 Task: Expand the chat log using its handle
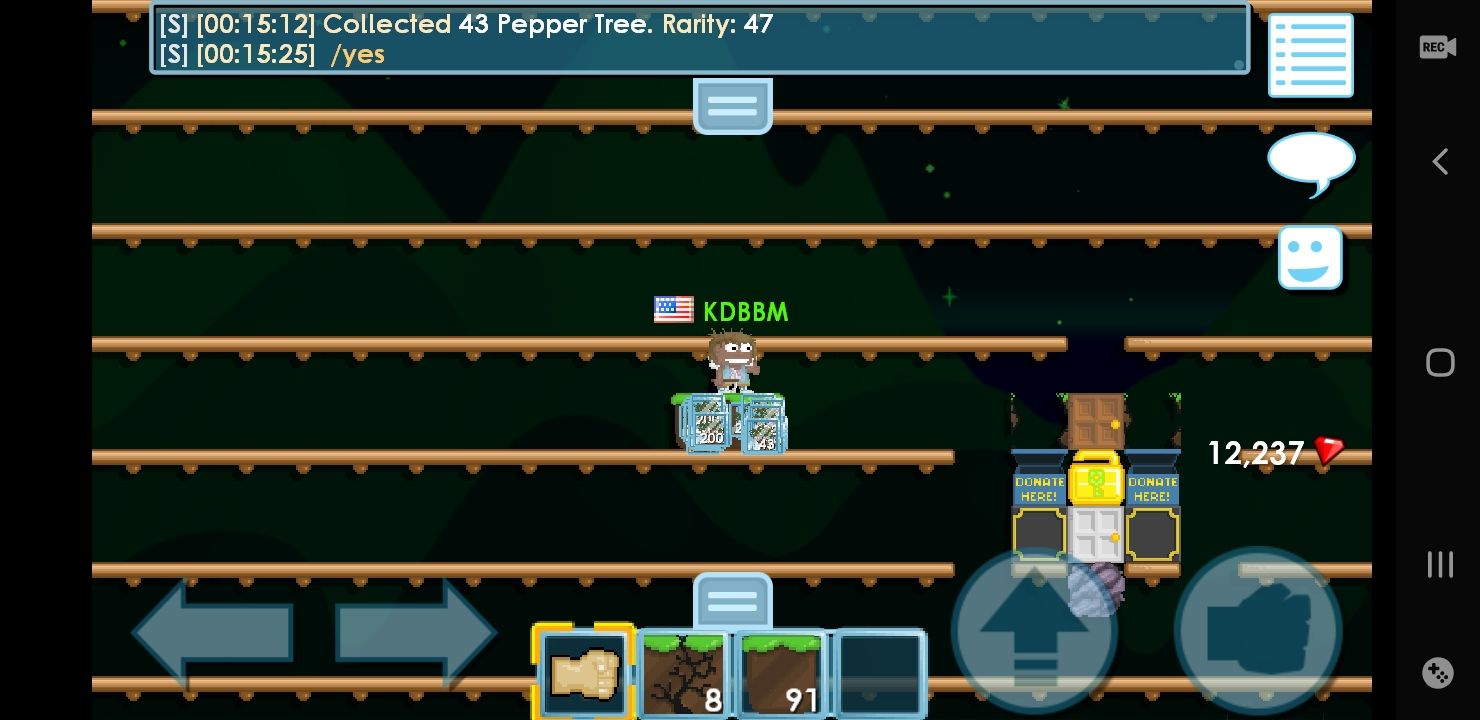click(x=733, y=104)
